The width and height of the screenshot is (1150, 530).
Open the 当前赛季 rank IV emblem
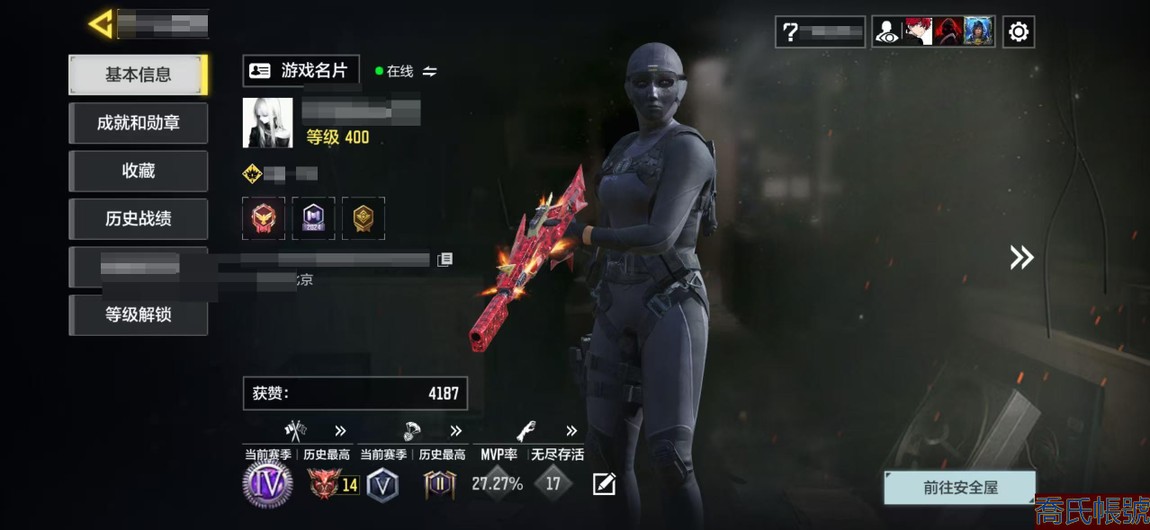268,485
